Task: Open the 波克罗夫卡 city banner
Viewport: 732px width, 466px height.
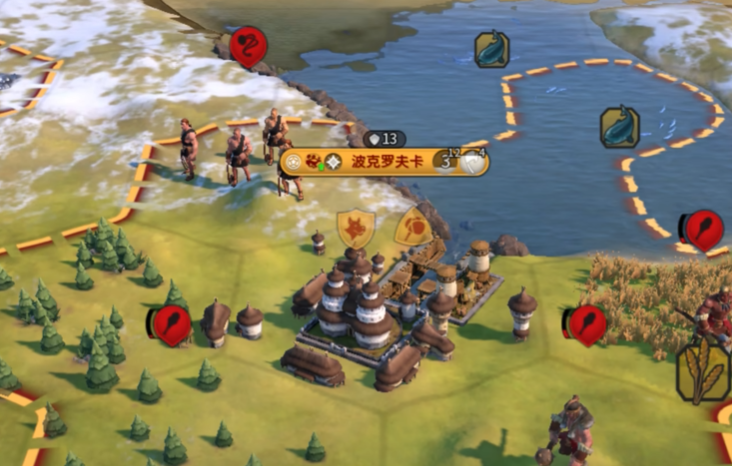Action: coord(385,162)
